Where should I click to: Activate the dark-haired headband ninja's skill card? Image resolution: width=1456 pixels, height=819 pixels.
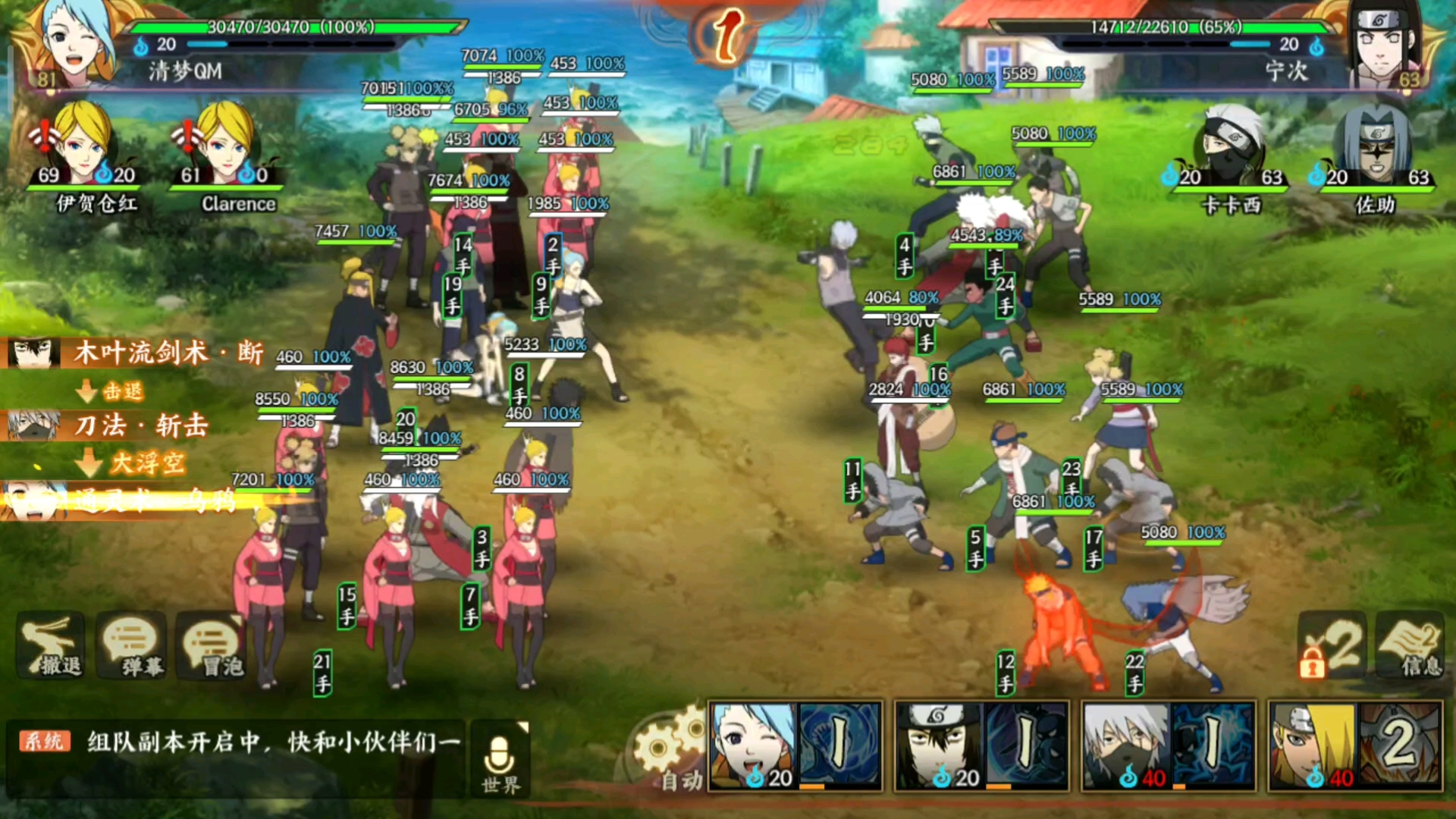tap(982, 746)
